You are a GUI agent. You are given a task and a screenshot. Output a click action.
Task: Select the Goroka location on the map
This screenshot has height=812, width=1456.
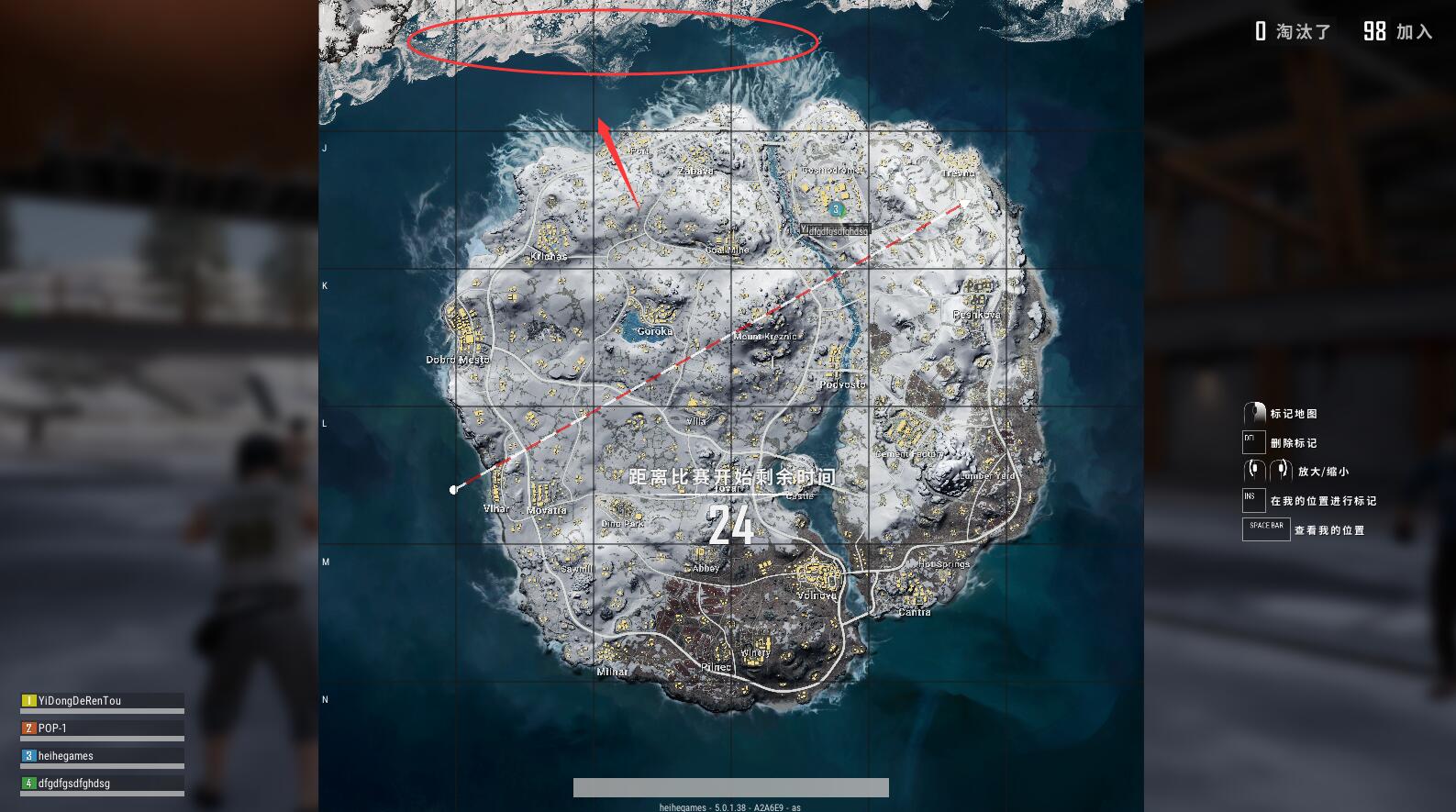(x=654, y=331)
